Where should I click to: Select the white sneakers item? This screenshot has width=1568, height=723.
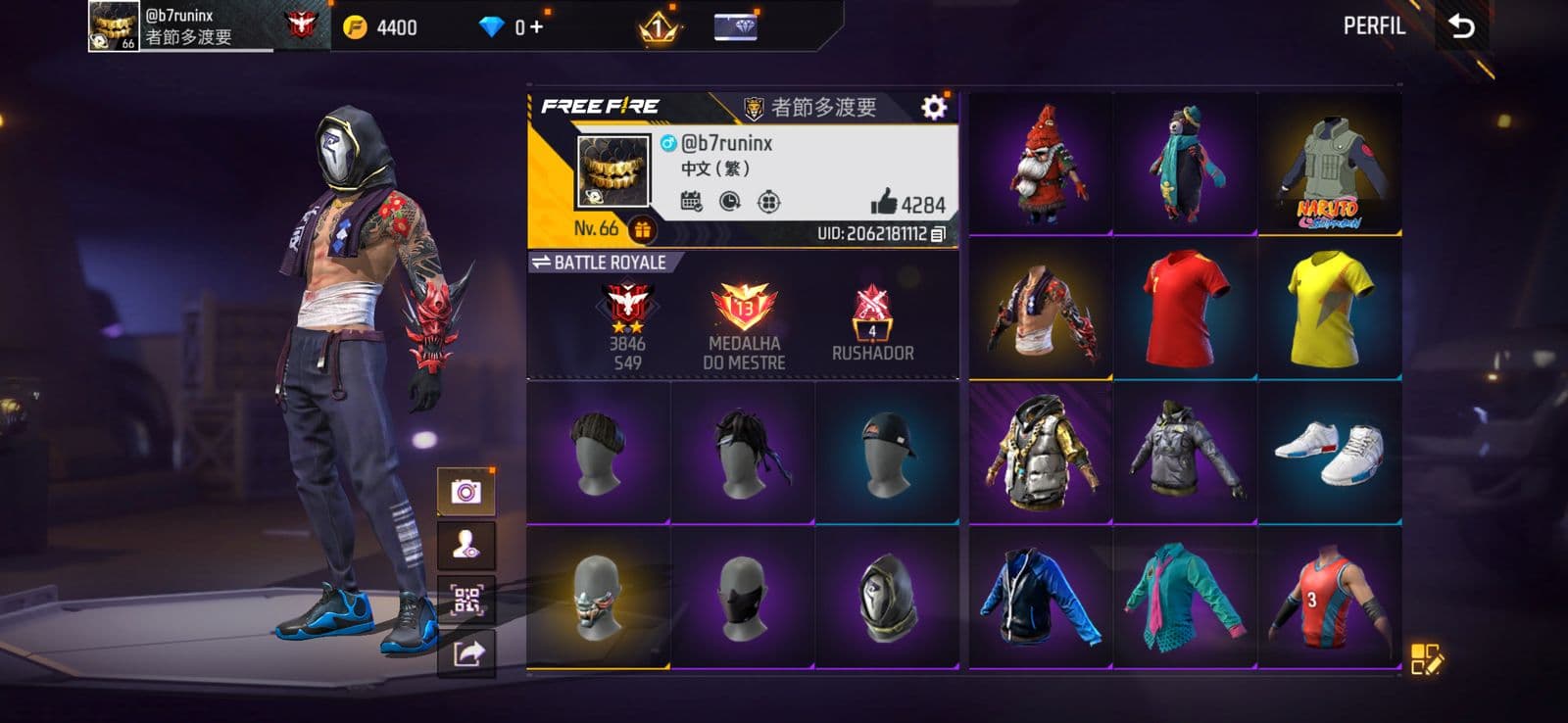[x=1329, y=453]
